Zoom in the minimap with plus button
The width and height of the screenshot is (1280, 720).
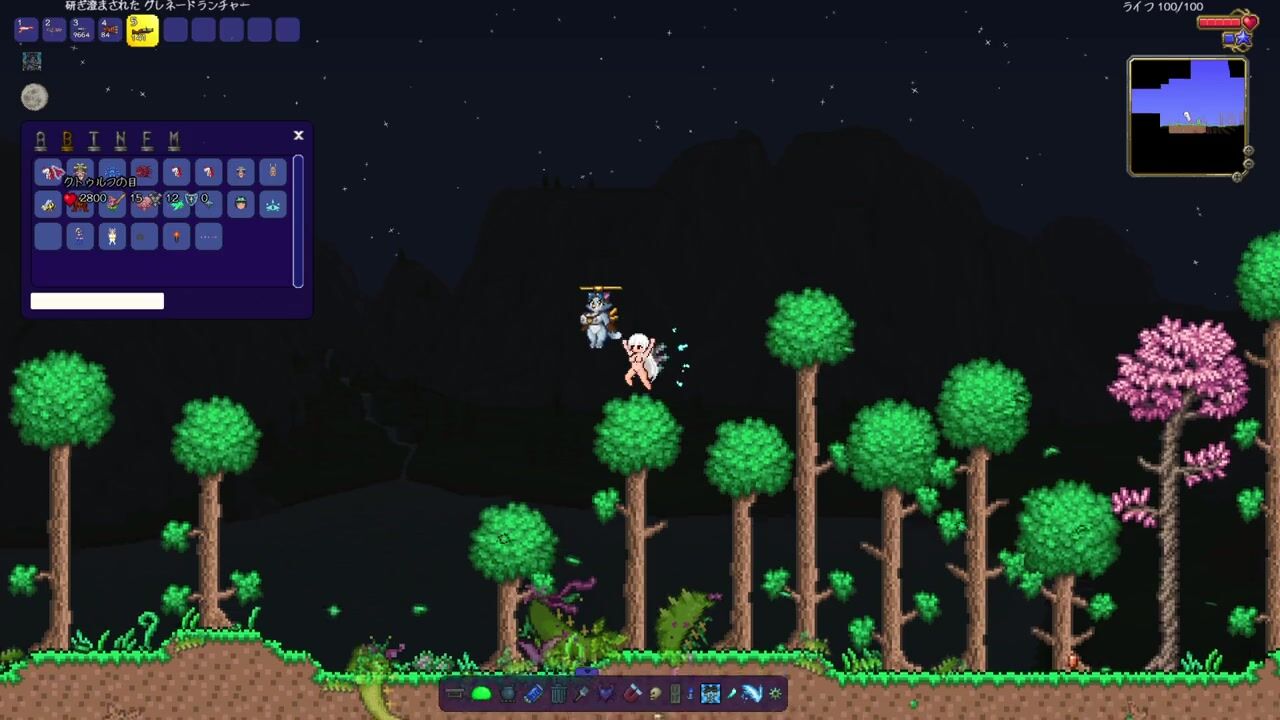pos(1248,151)
